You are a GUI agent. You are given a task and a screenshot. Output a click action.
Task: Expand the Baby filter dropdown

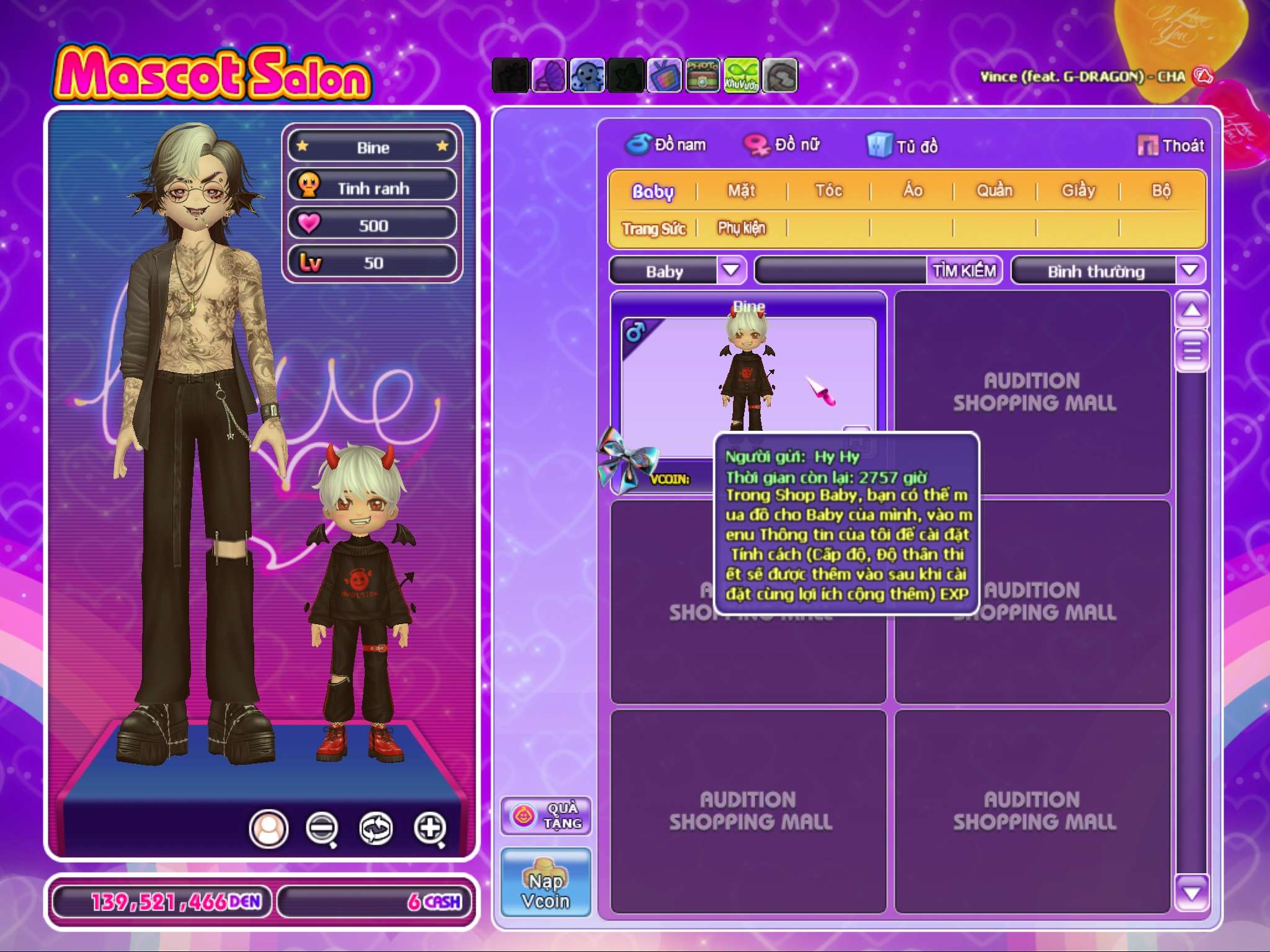pos(731,270)
